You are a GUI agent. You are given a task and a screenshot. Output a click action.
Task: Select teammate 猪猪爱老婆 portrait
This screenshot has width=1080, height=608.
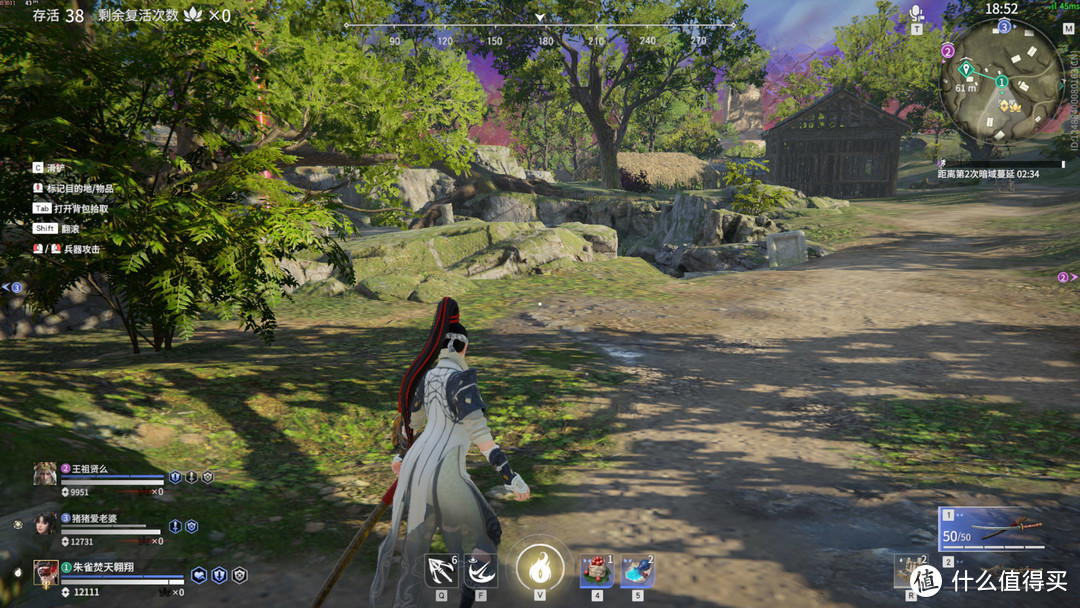45,524
